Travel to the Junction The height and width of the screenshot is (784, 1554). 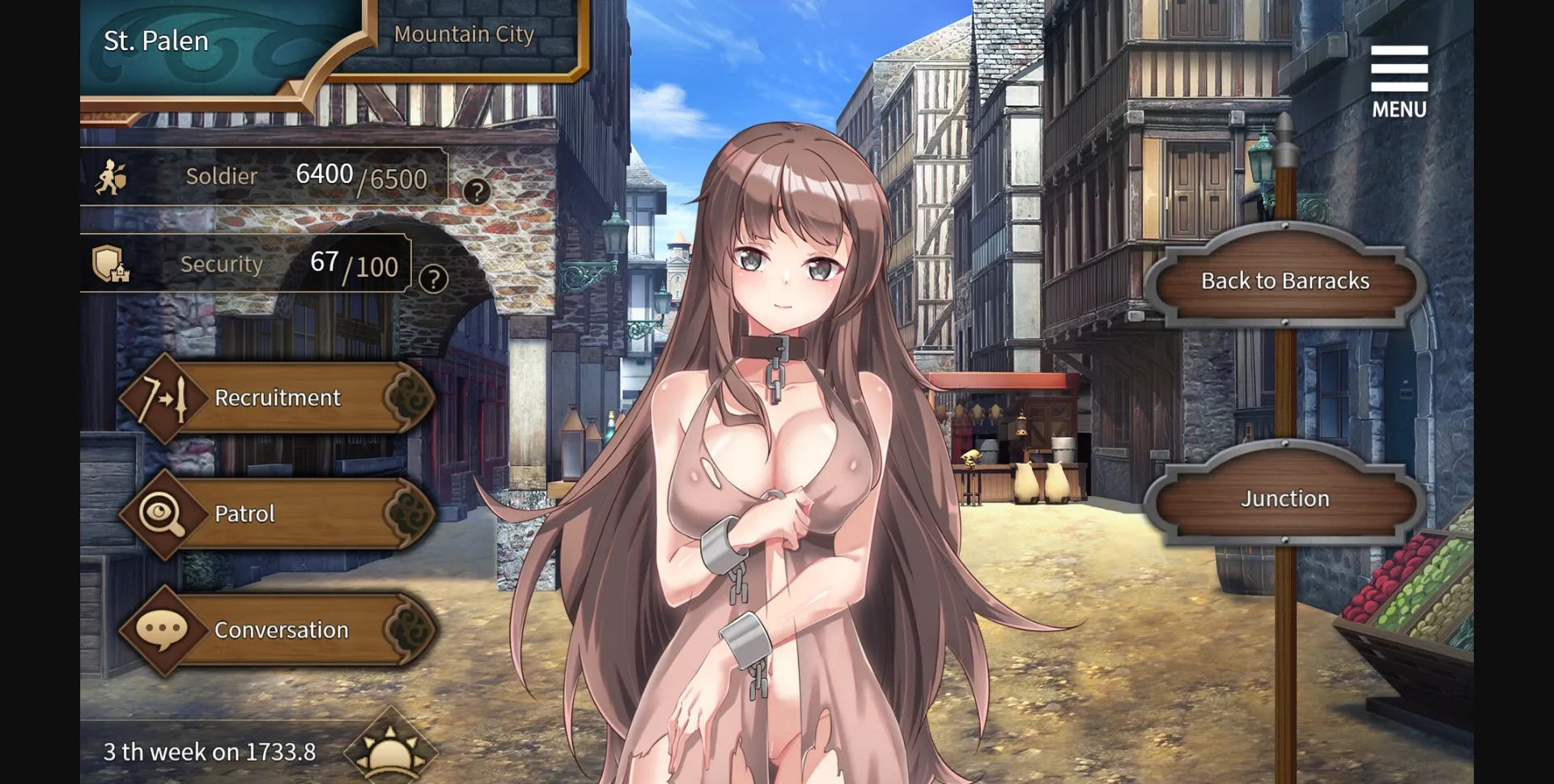[x=1284, y=498]
